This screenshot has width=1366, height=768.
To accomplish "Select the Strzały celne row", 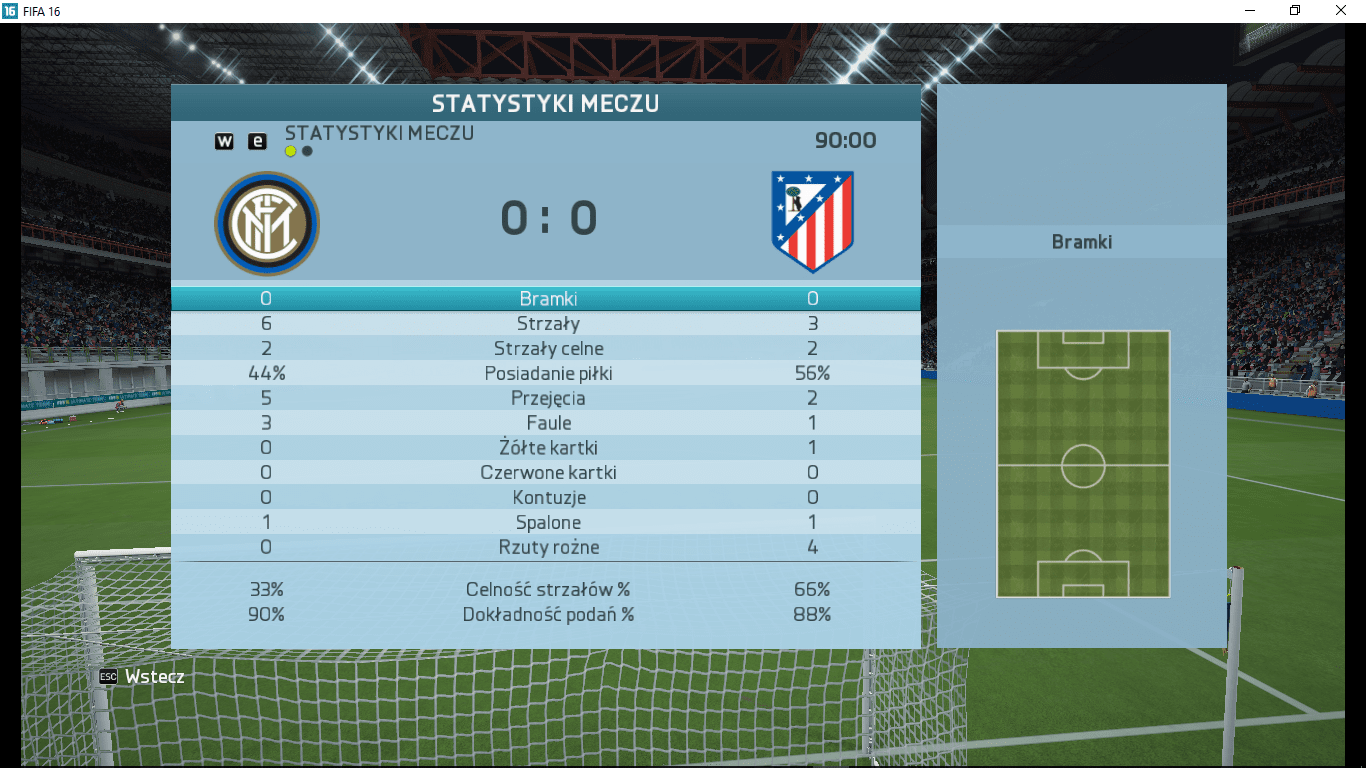I will [548, 349].
